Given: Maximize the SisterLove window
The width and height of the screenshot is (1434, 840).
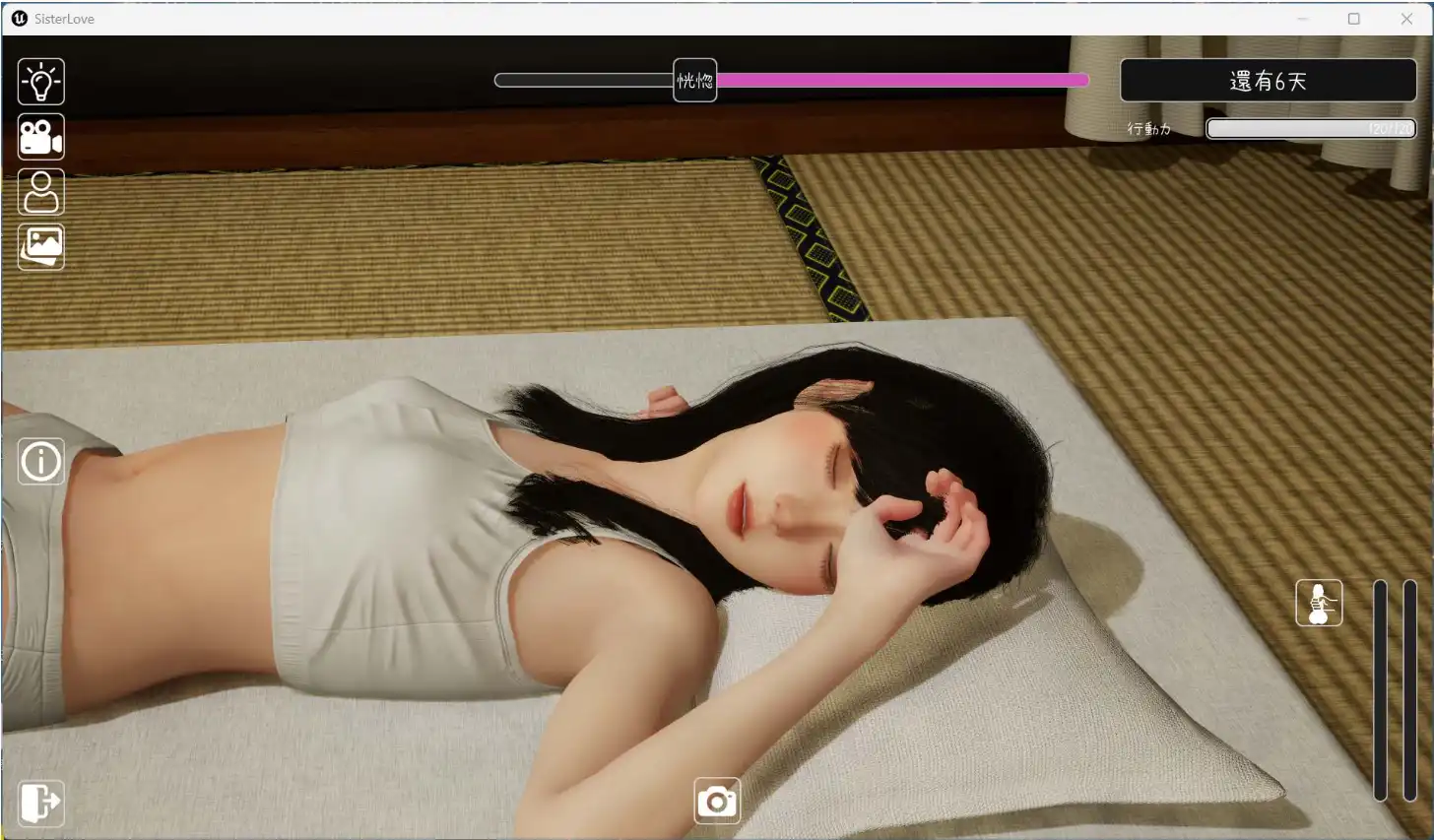Looking at the screenshot, I should [1355, 19].
